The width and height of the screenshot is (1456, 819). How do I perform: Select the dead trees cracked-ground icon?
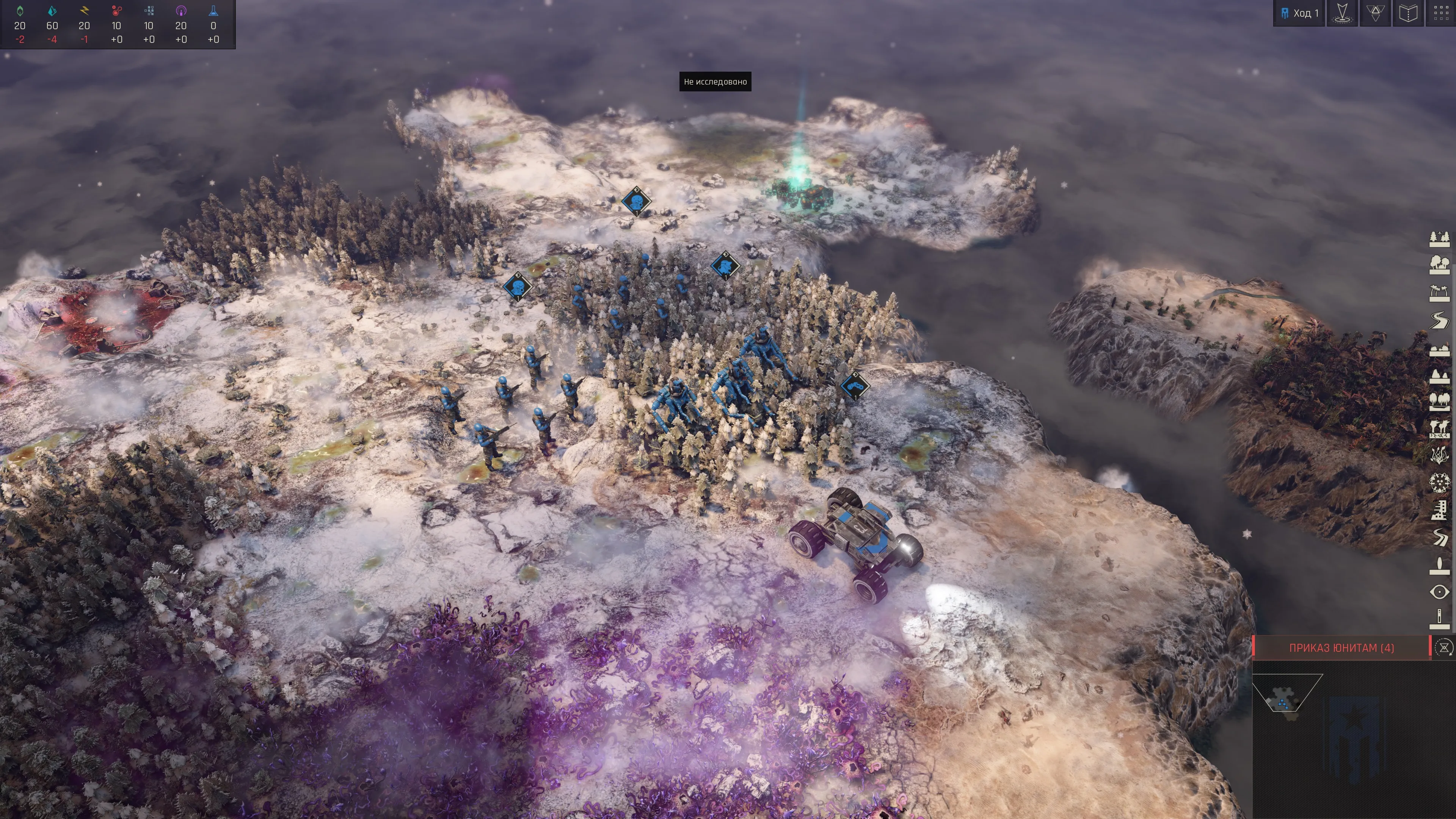pyautogui.click(x=1440, y=429)
